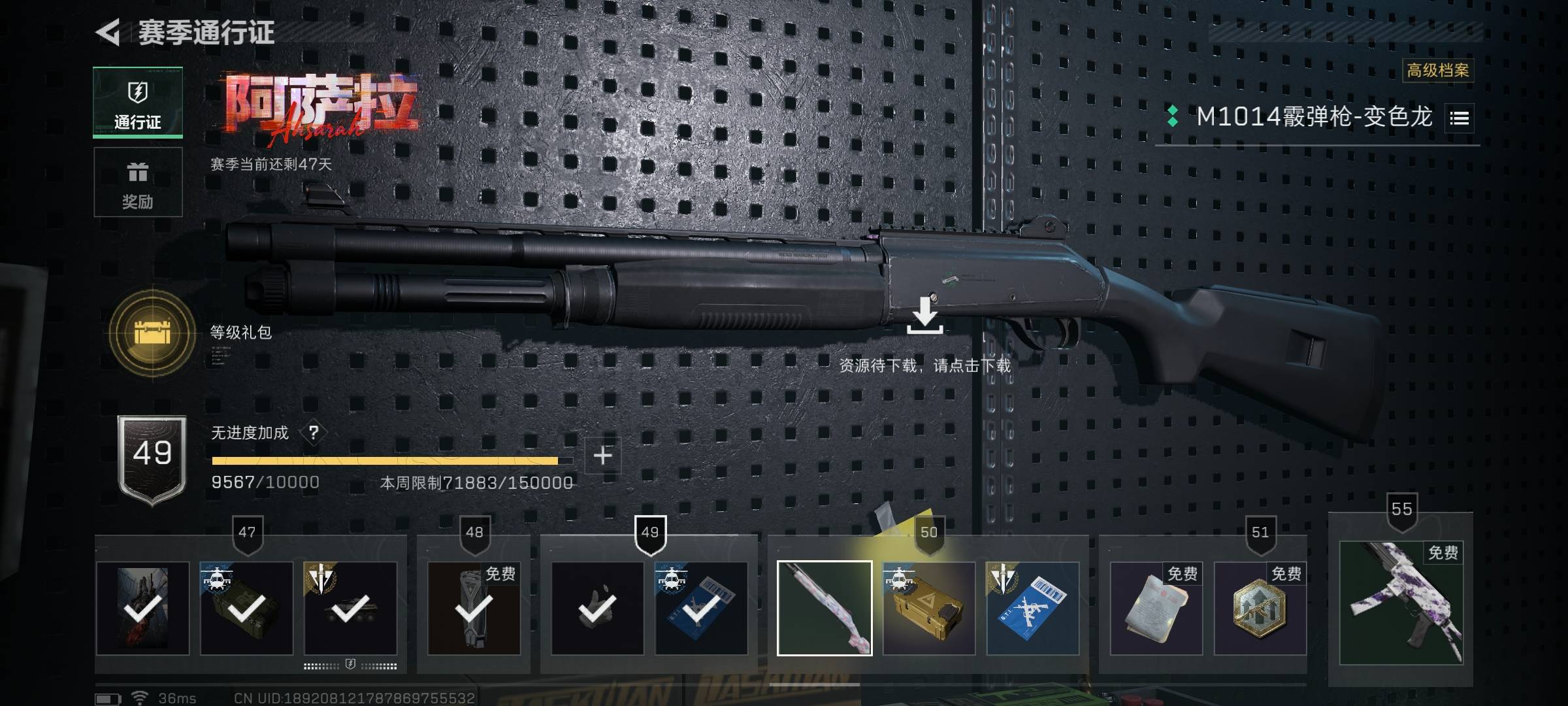Select the free purple camo SMG at level 55
This screenshot has width=1568, height=706.
(x=1401, y=603)
